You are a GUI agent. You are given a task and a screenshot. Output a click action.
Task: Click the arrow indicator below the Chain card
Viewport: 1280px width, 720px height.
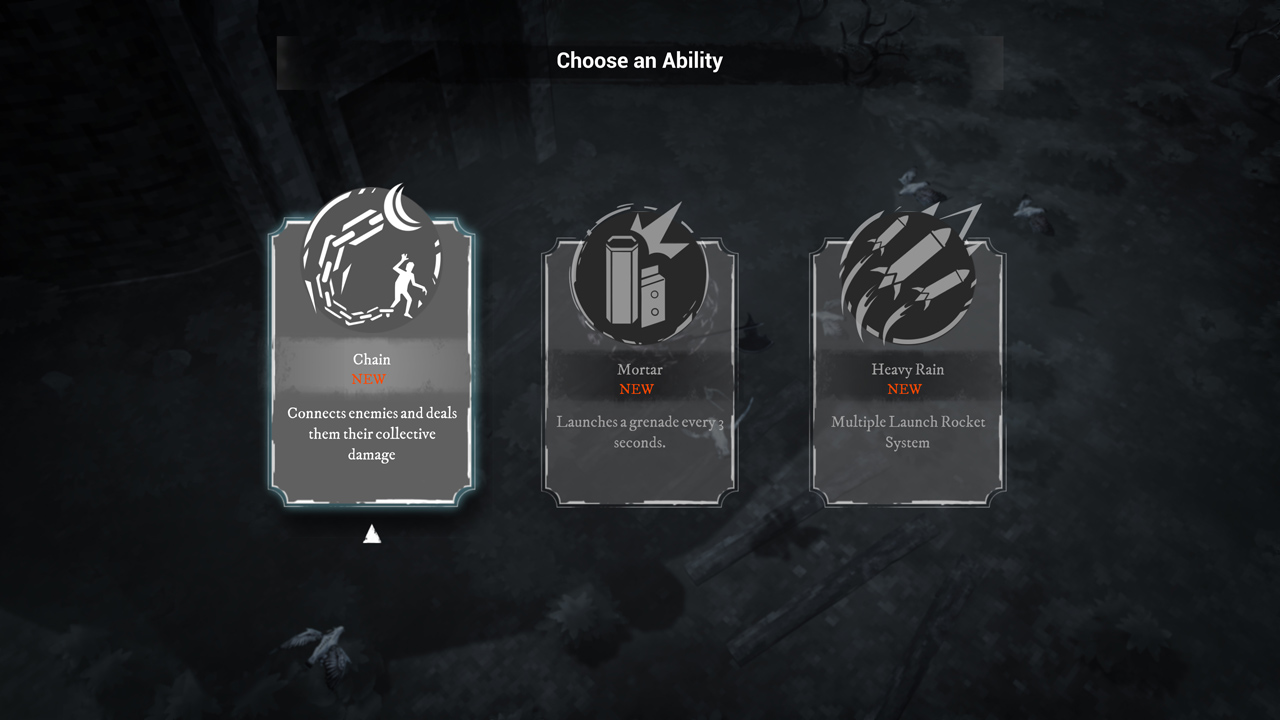click(x=371, y=533)
